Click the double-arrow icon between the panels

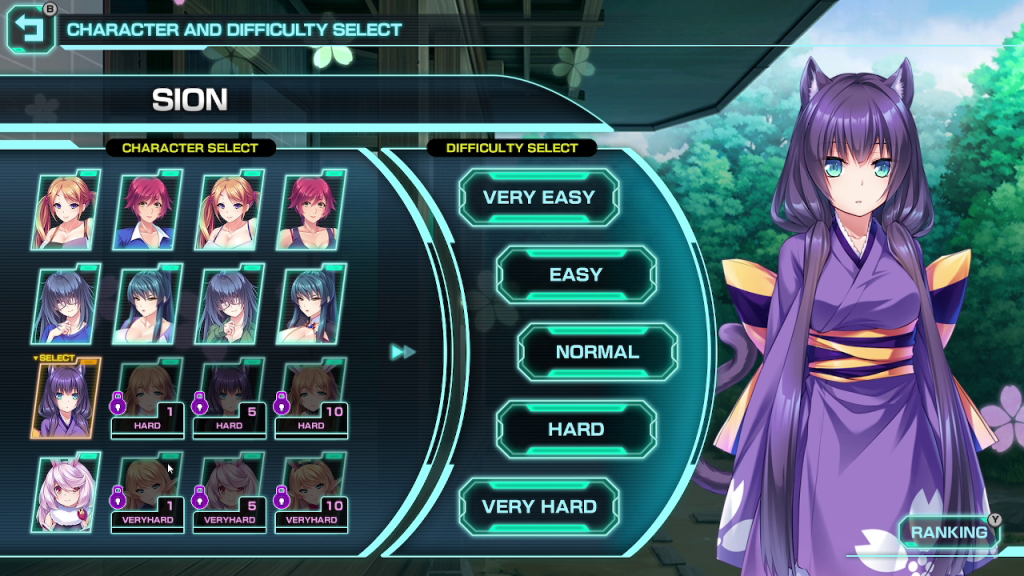(403, 352)
